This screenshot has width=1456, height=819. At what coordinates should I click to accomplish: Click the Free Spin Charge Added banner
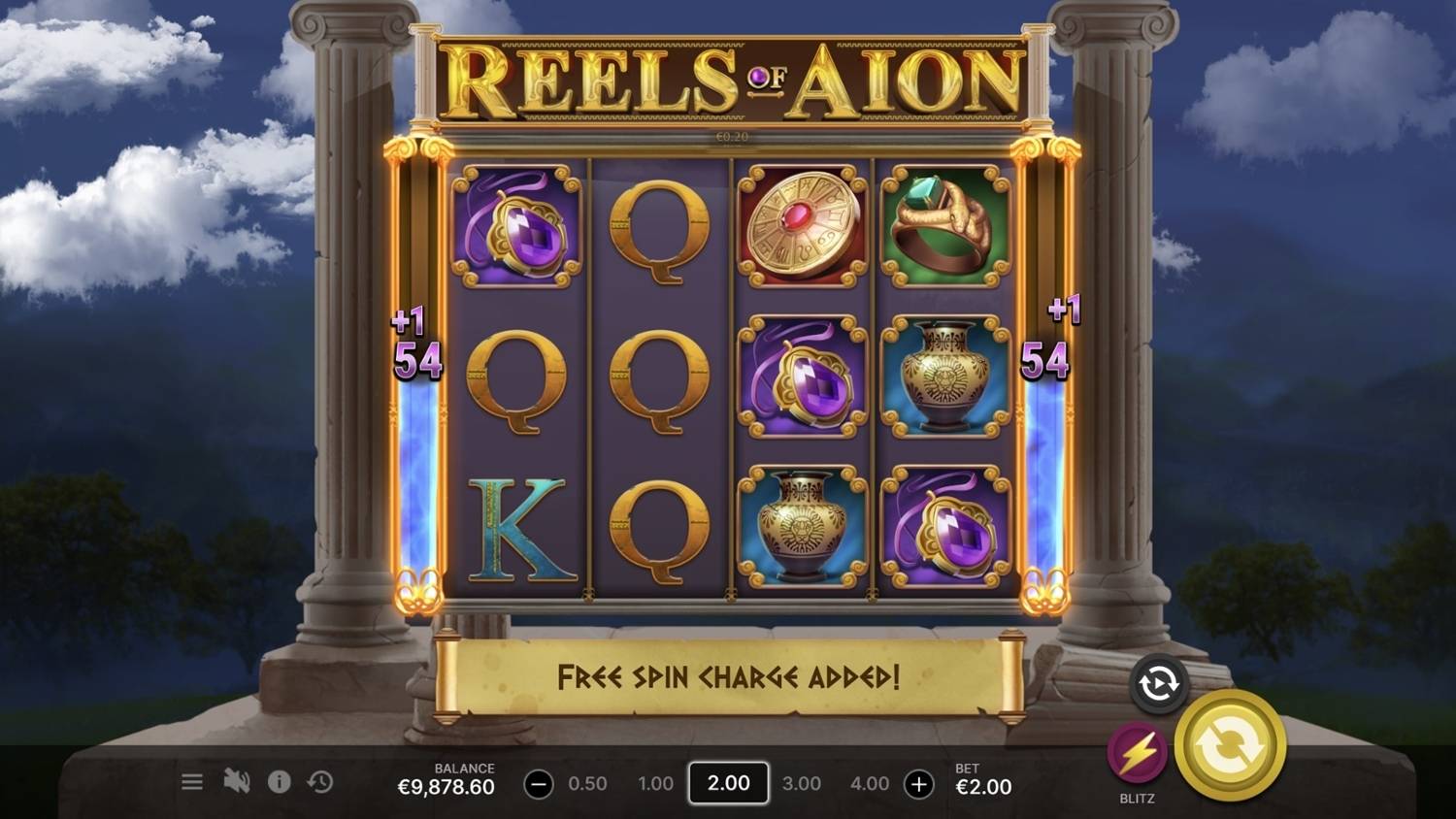726,676
